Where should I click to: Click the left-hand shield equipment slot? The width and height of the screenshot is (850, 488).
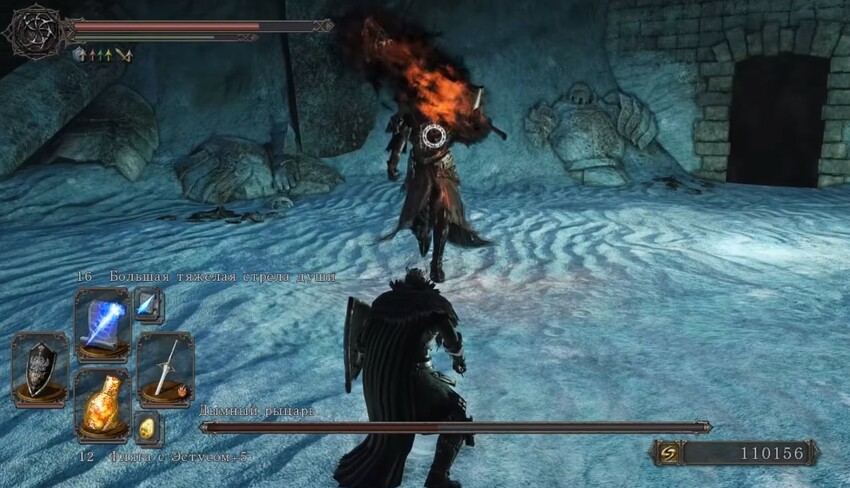(40, 367)
